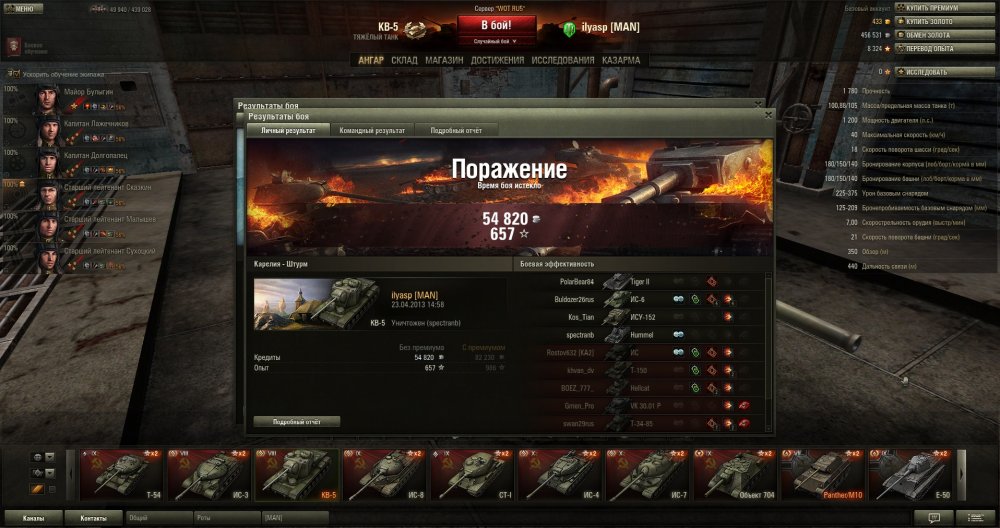This screenshot has height=528, width=1000.
Task: Switch to the СКЛАД tab
Action: click(x=404, y=60)
